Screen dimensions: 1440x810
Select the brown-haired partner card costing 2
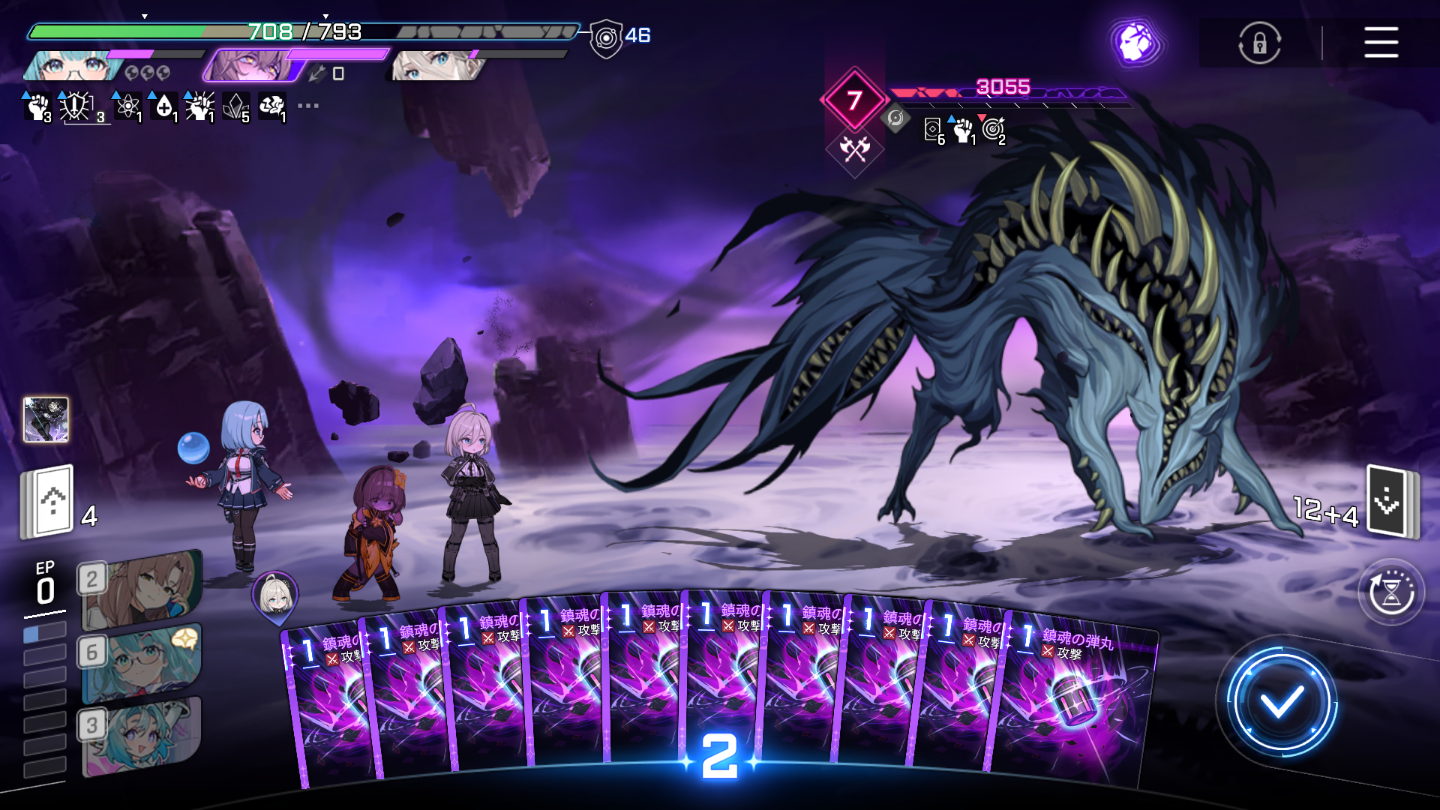142,587
